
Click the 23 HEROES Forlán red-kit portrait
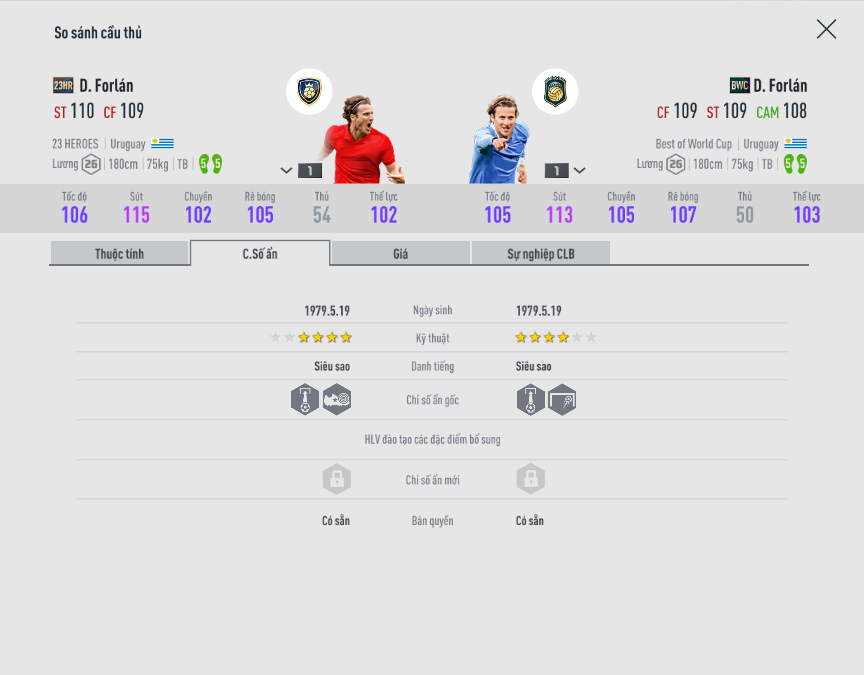coord(360,140)
